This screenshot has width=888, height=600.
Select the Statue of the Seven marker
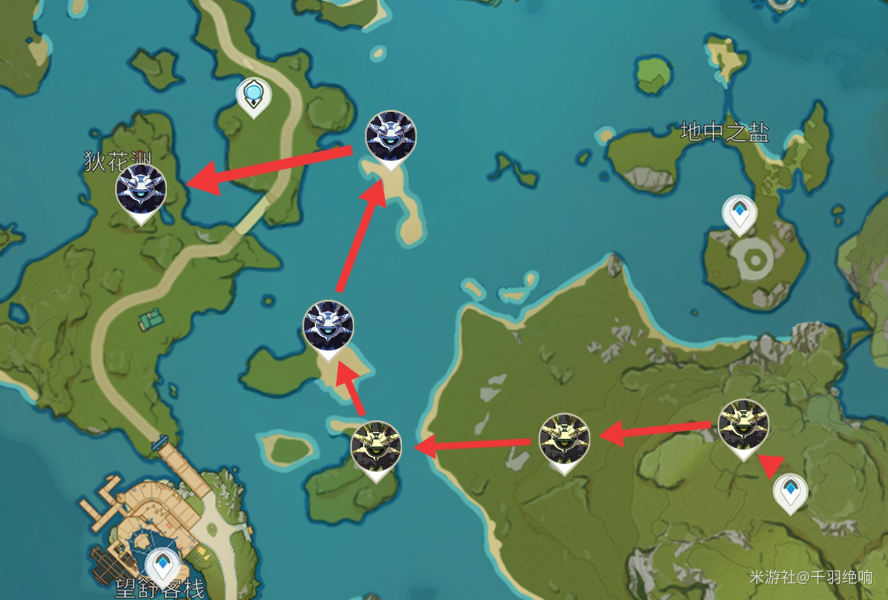[x=255, y=96]
